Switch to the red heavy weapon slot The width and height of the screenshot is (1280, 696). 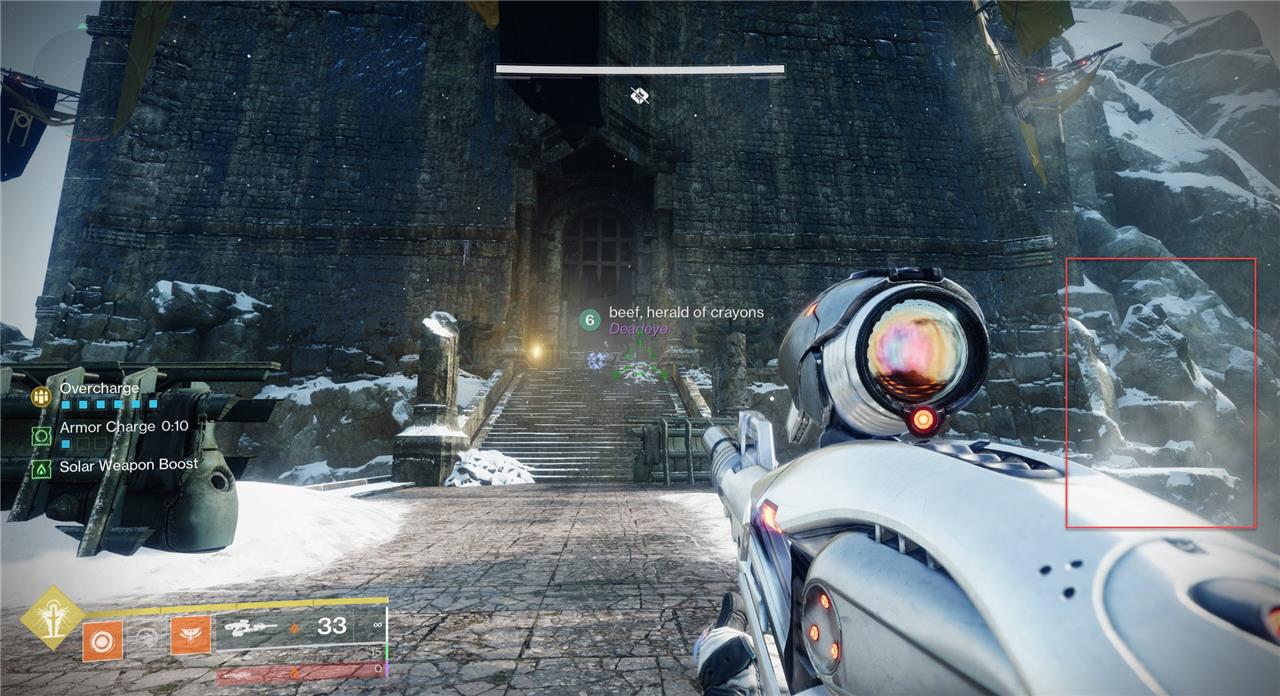(298, 672)
